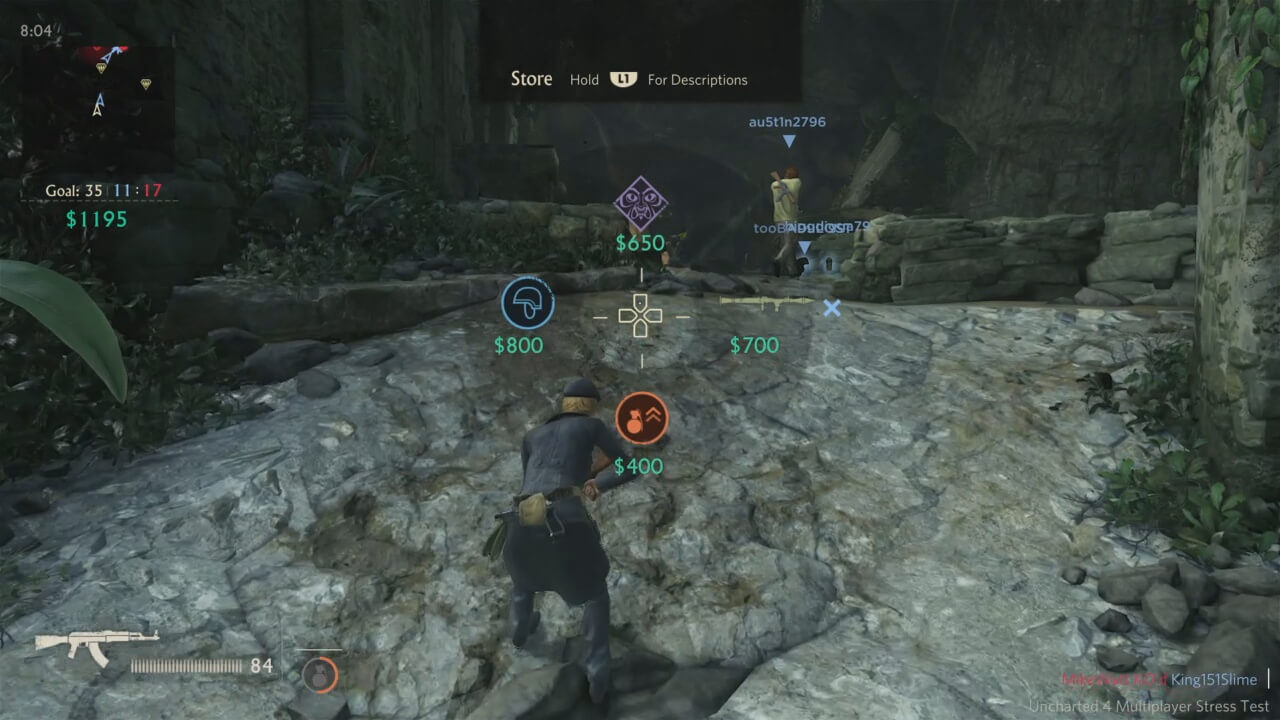Click the arrow over tooBkingdom79
The height and width of the screenshot is (720, 1280).
click(803, 246)
